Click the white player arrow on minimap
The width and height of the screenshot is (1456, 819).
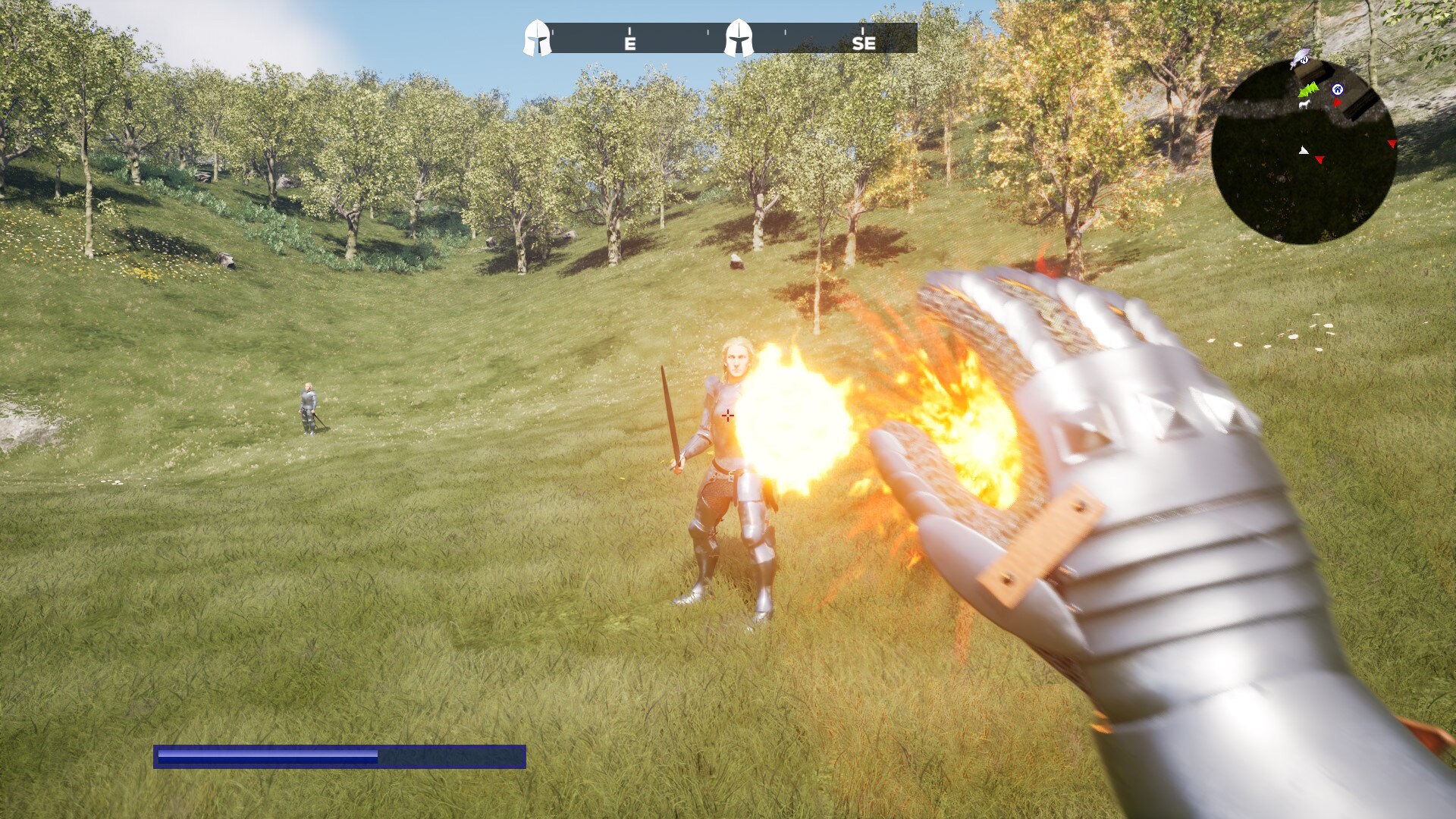click(1304, 151)
